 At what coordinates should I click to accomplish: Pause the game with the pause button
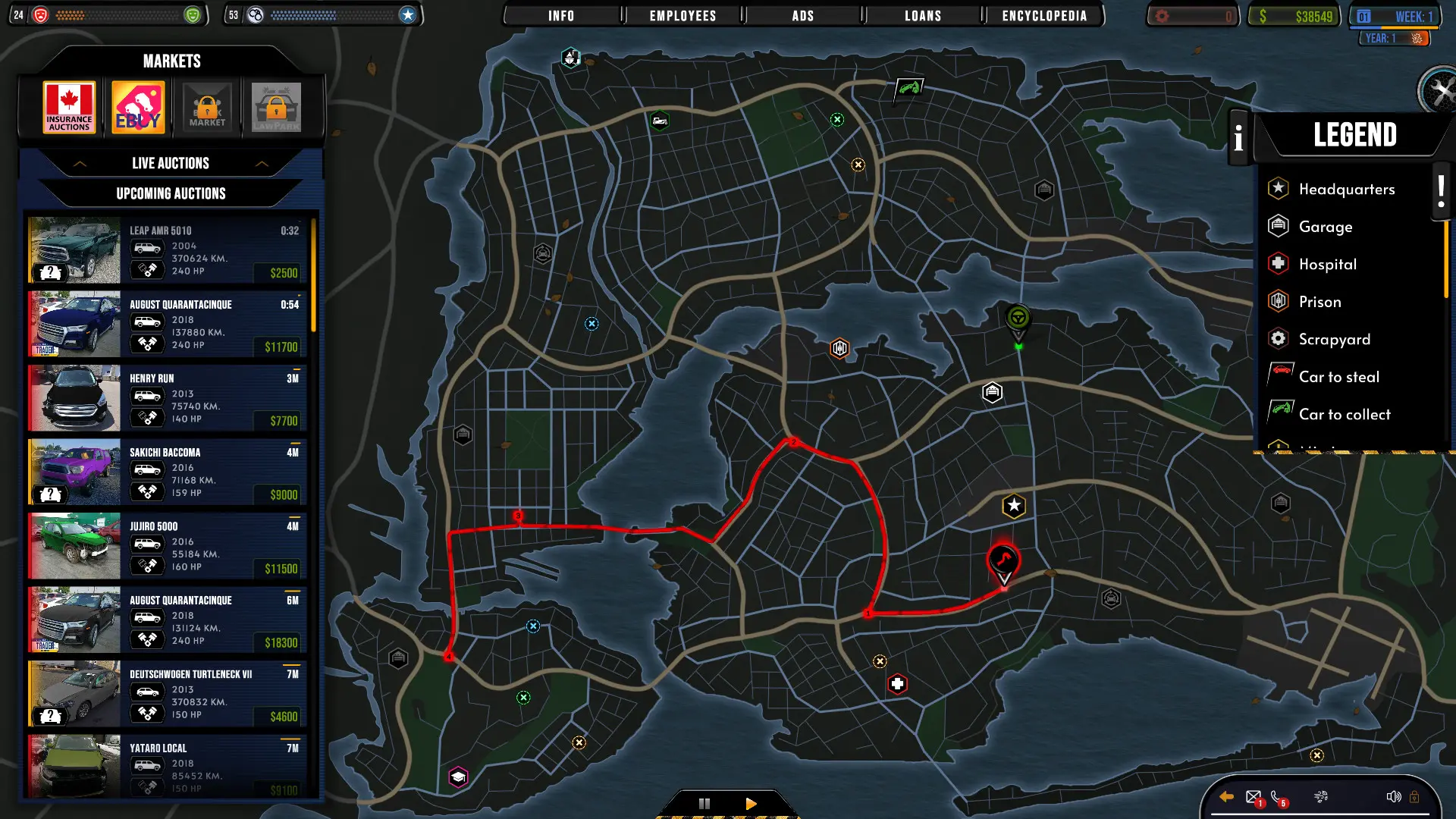point(704,802)
